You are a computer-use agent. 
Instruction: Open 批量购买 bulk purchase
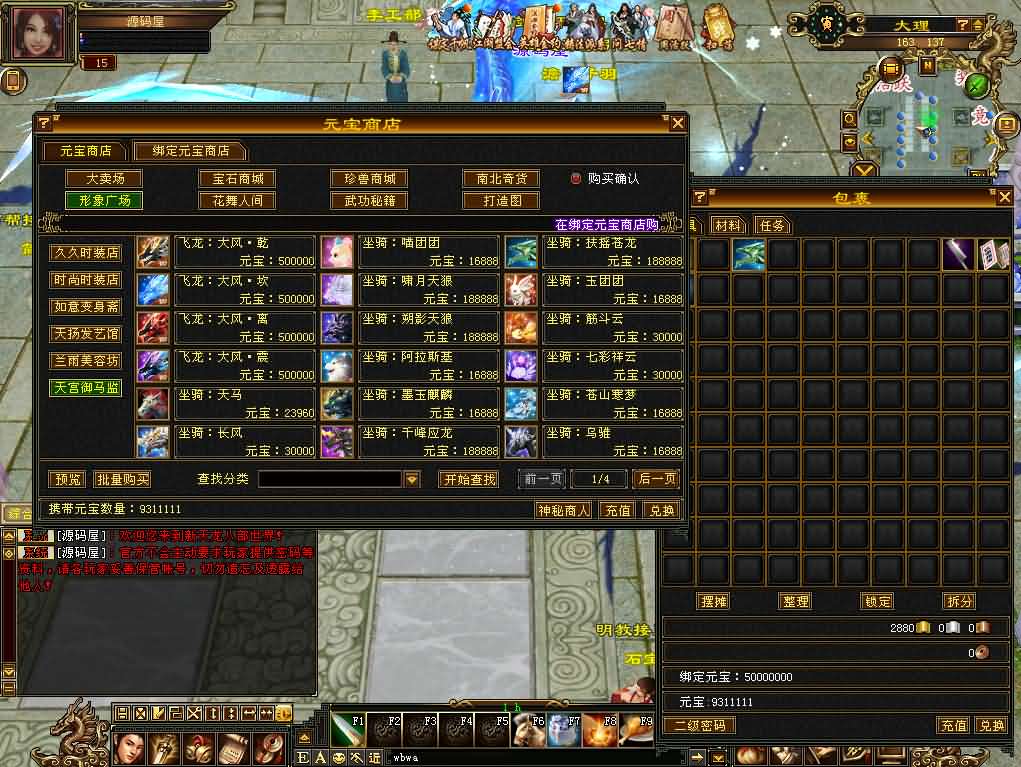click(123, 479)
